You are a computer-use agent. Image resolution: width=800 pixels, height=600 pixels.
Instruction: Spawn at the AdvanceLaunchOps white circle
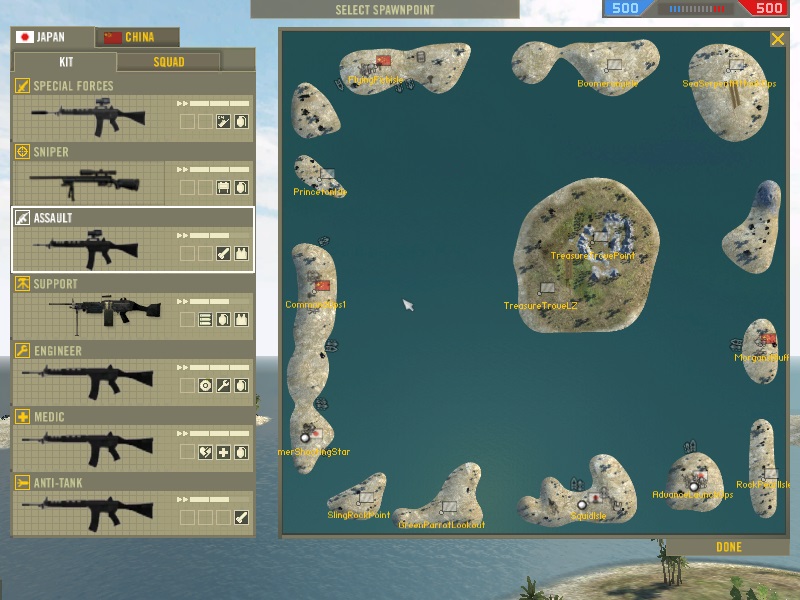[x=693, y=486]
